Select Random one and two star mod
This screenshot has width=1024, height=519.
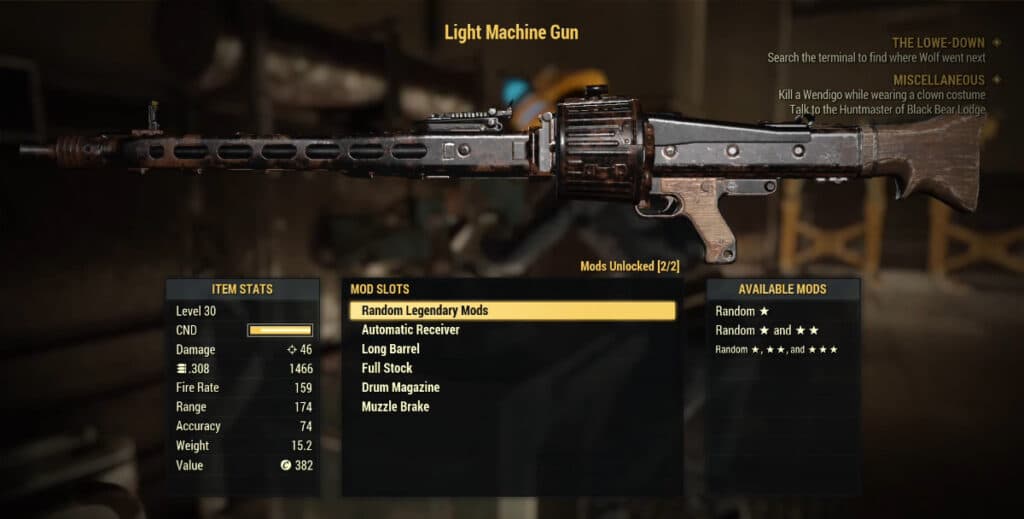pos(767,330)
